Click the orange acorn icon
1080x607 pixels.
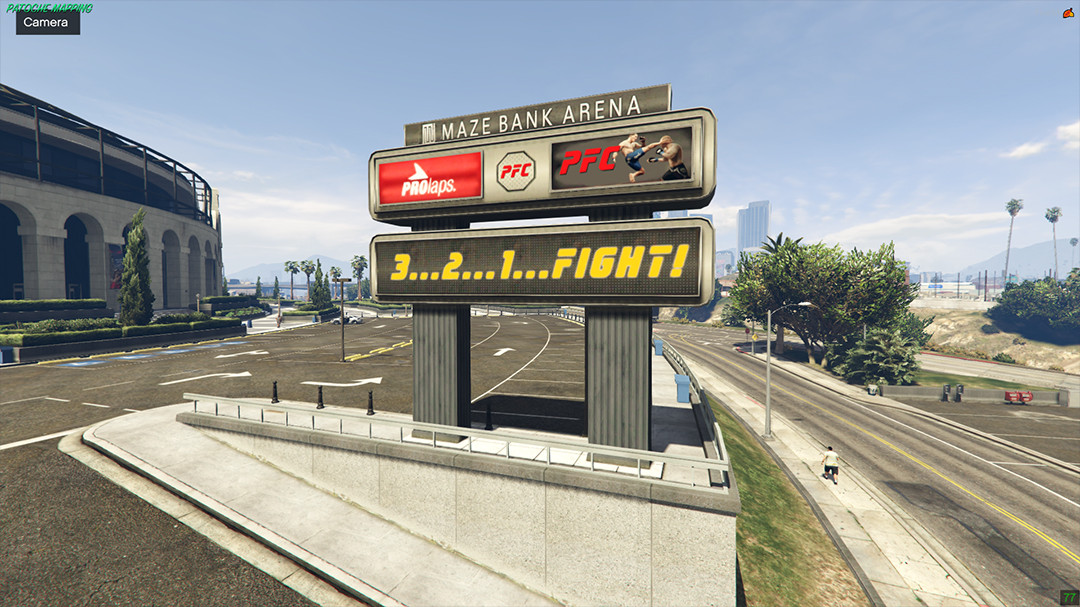[1068, 13]
